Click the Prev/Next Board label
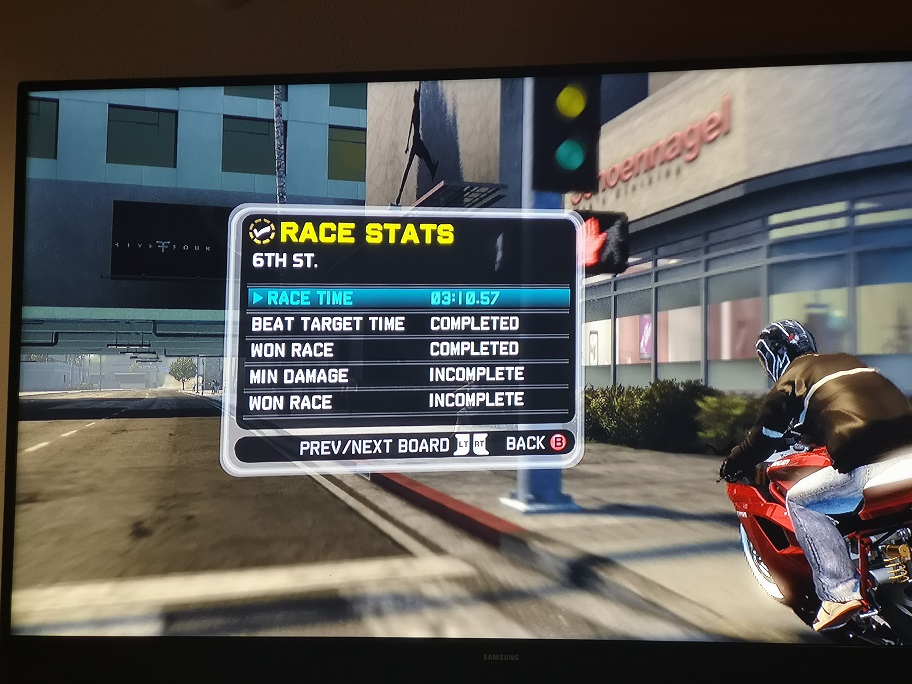912x684 pixels. coord(374,447)
